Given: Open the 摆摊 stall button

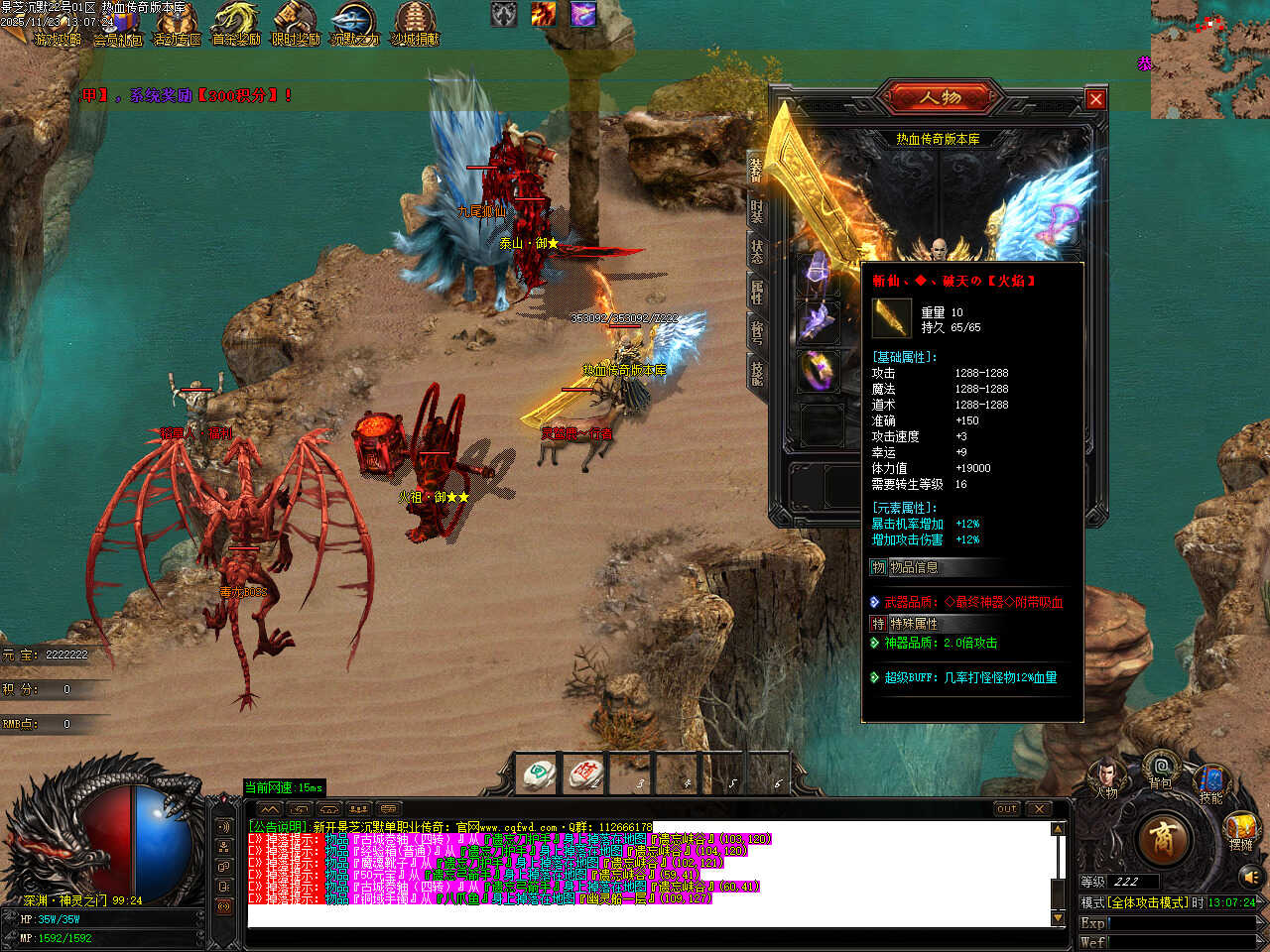Looking at the screenshot, I should click(1240, 831).
